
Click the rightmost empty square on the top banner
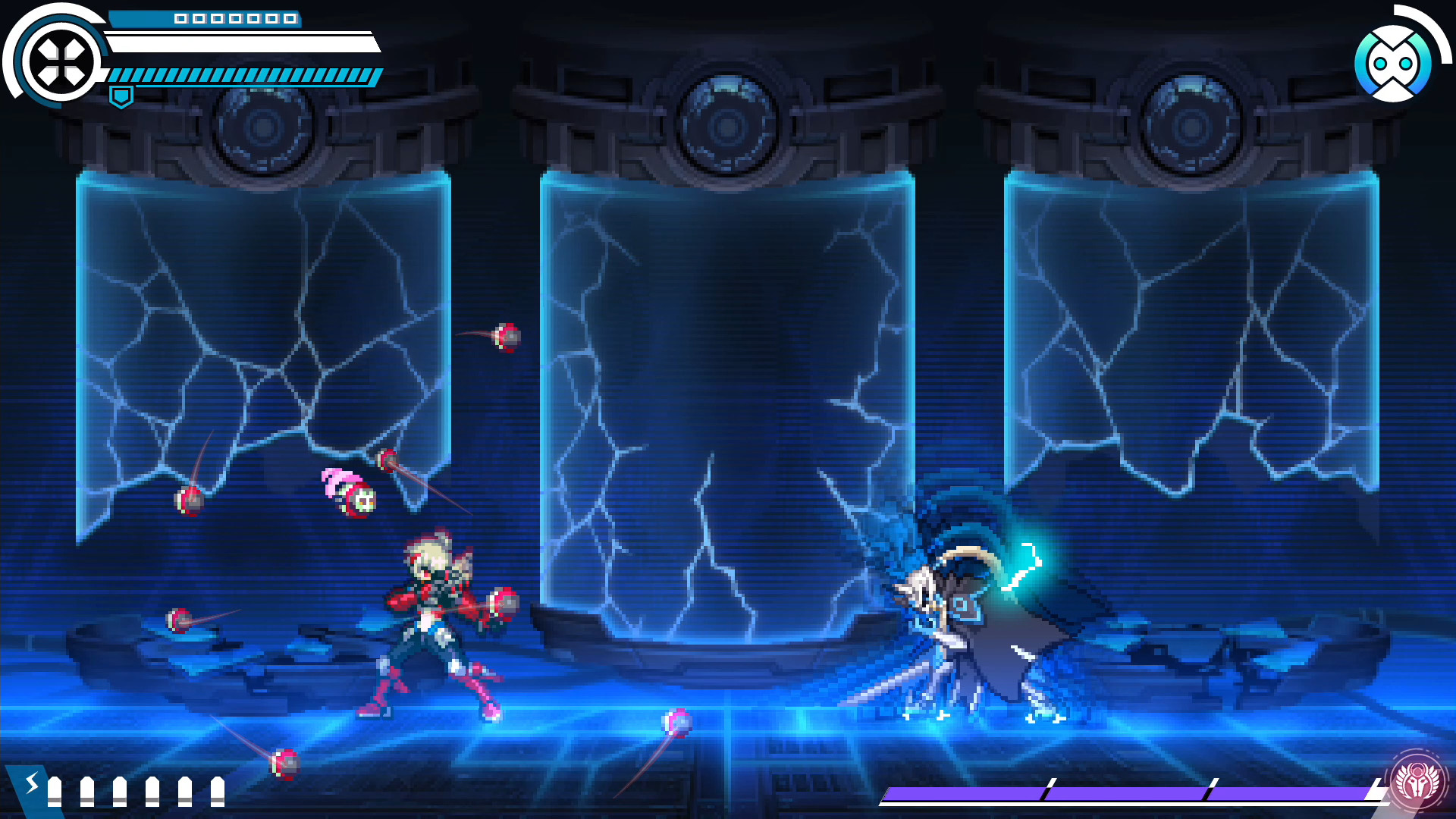[x=293, y=19]
